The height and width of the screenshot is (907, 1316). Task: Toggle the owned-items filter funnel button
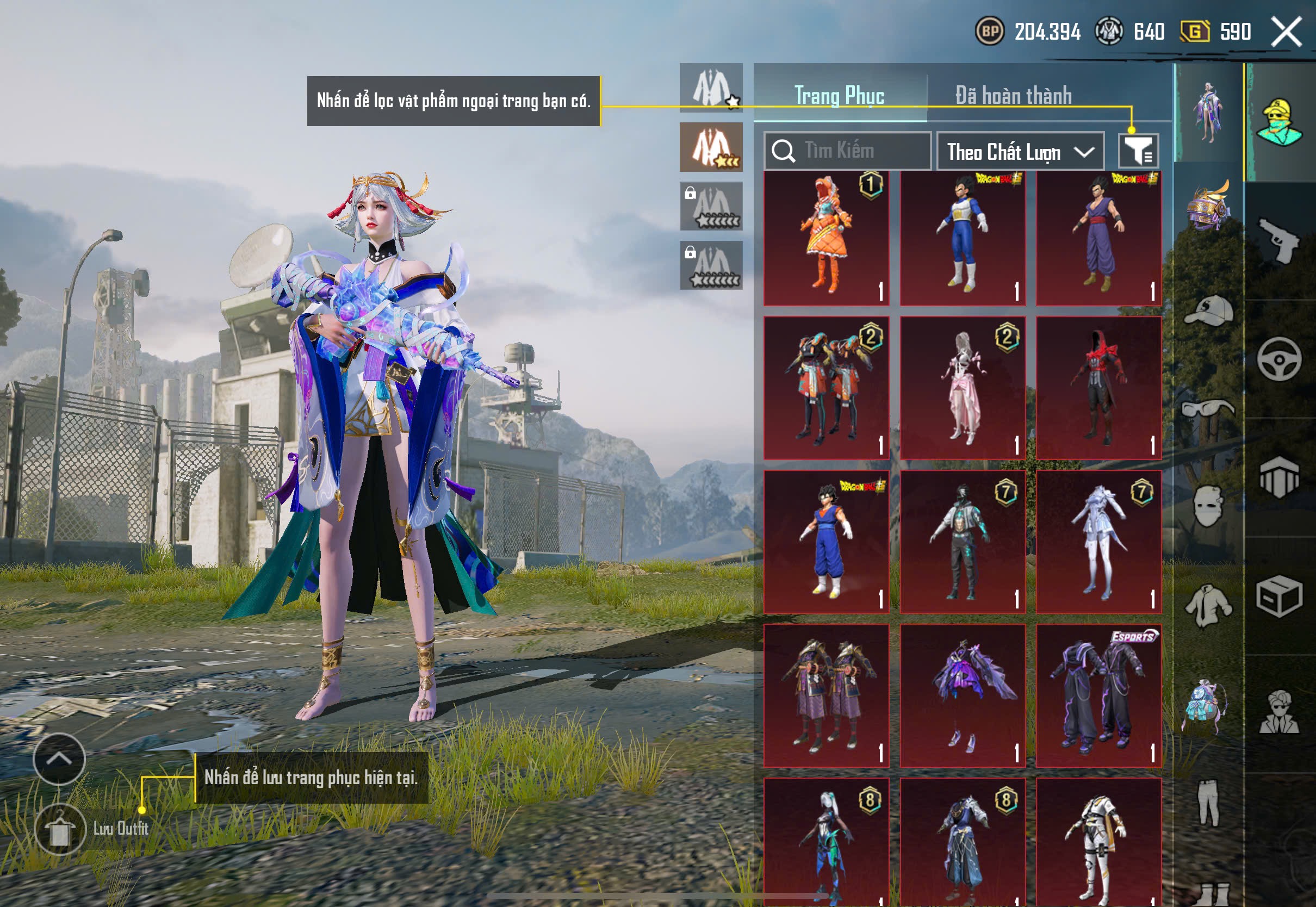1138,151
